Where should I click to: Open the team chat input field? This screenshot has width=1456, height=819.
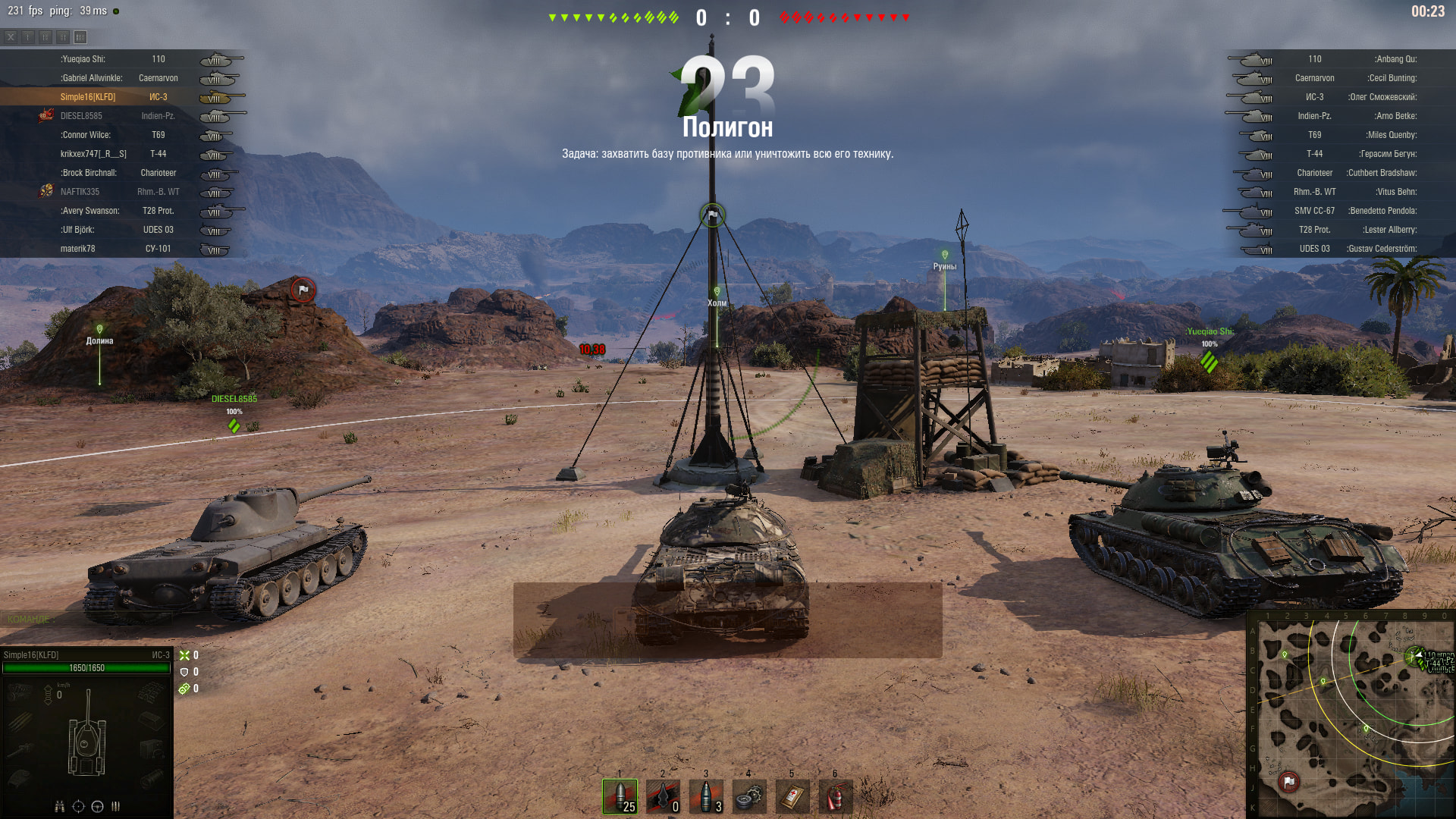coord(83,620)
